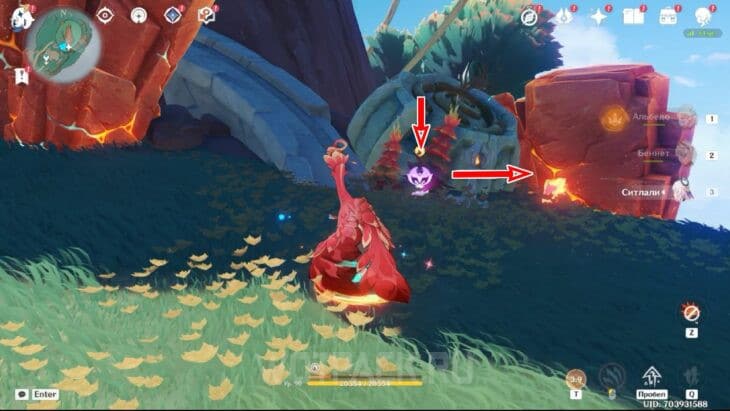Open the diamond-shaped event icon
The image size is (730, 411).
pyautogui.click(x=172, y=15)
